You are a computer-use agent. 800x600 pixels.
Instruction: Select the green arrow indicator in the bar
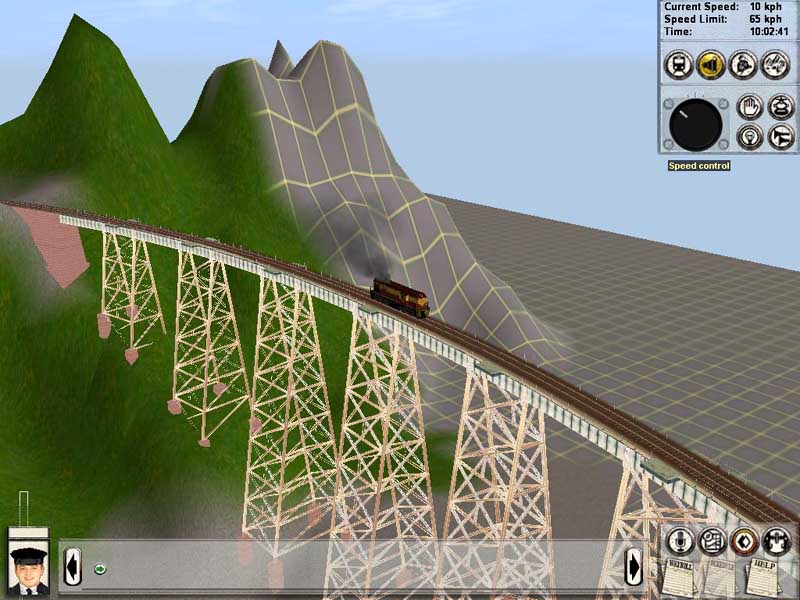click(x=100, y=569)
